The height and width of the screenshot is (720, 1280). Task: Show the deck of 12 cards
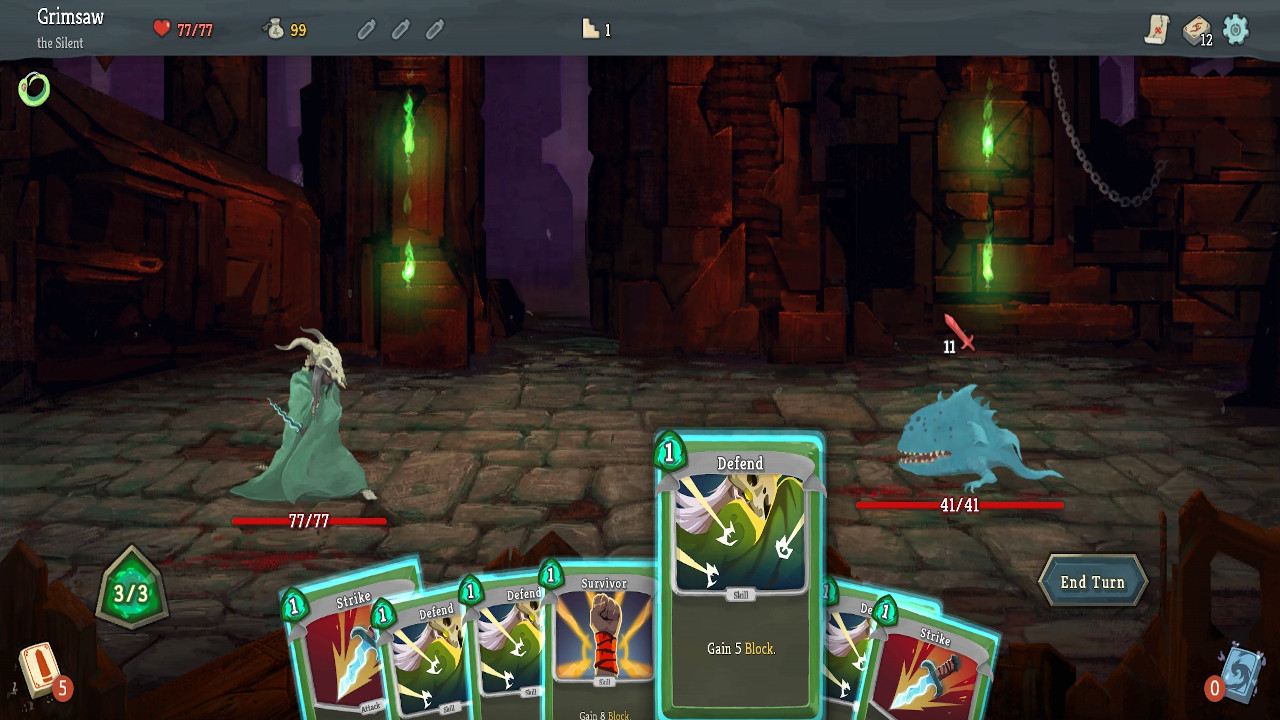(1196, 30)
